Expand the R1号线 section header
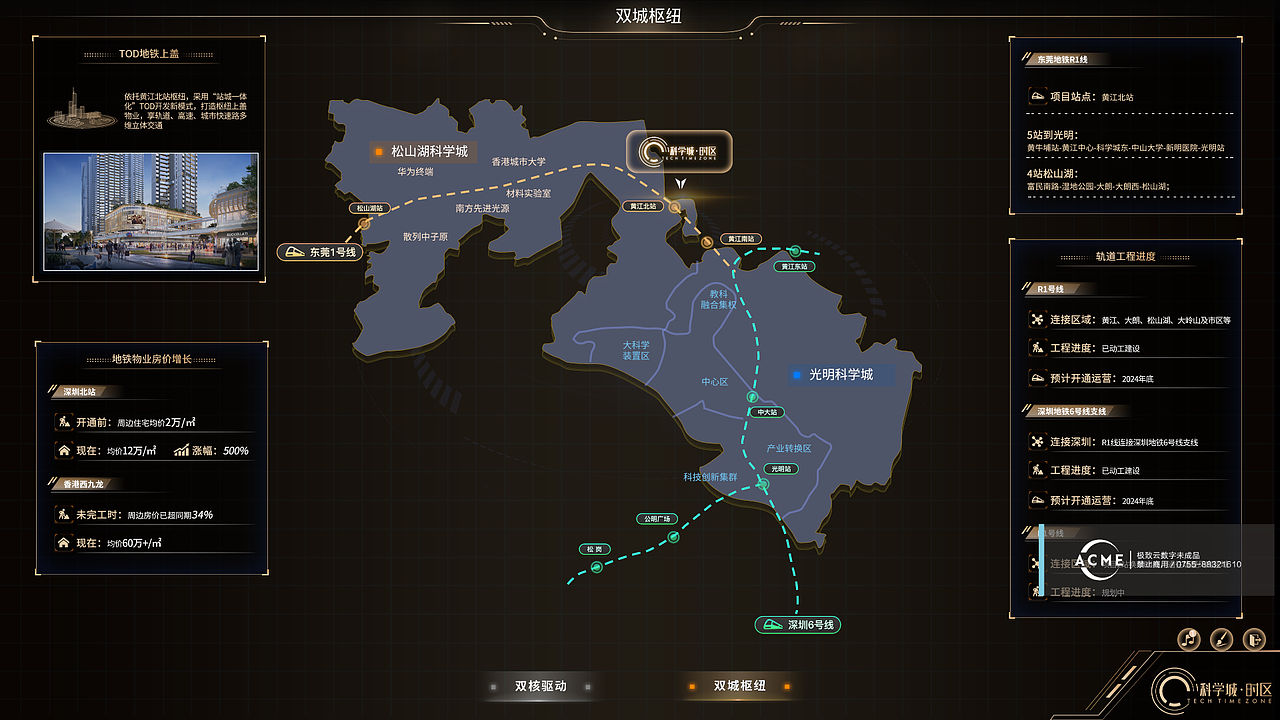The width and height of the screenshot is (1280, 720). pos(1050,289)
